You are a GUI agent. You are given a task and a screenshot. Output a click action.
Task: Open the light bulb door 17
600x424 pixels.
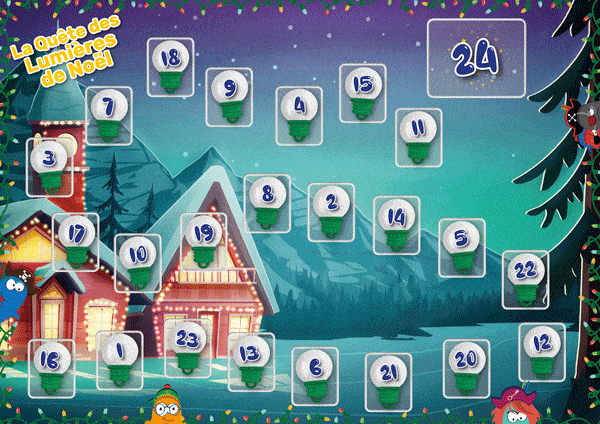(76, 241)
